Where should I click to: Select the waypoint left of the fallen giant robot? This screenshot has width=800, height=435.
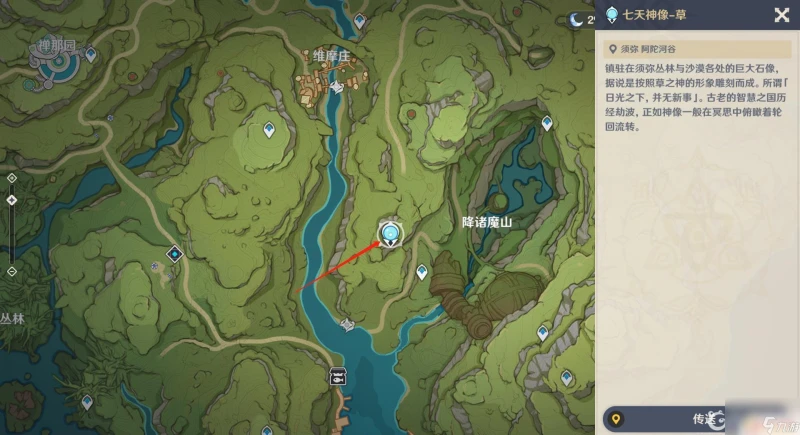pos(422,271)
